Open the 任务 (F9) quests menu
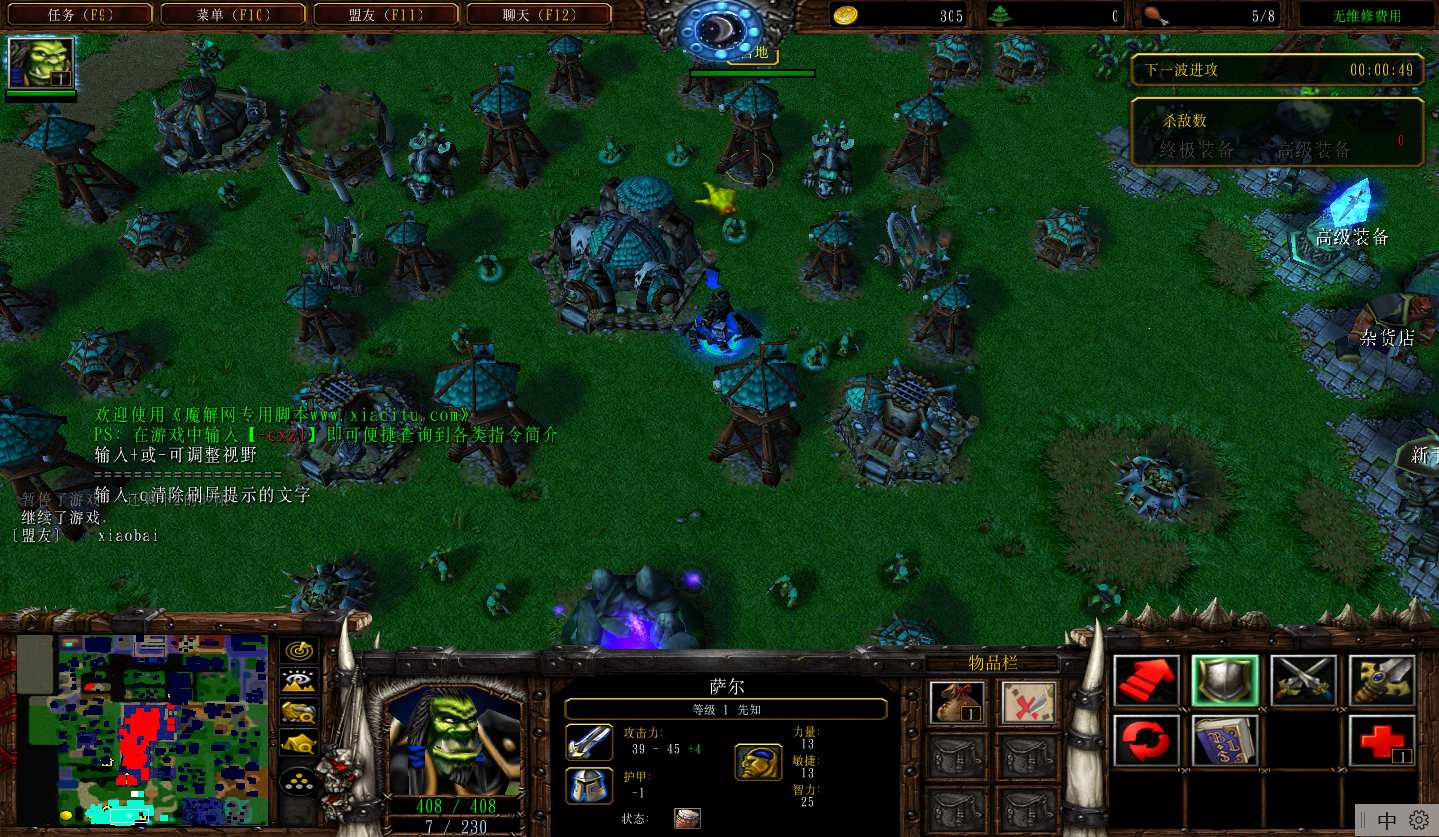The width and height of the screenshot is (1439, 837). click(x=81, y=15)
